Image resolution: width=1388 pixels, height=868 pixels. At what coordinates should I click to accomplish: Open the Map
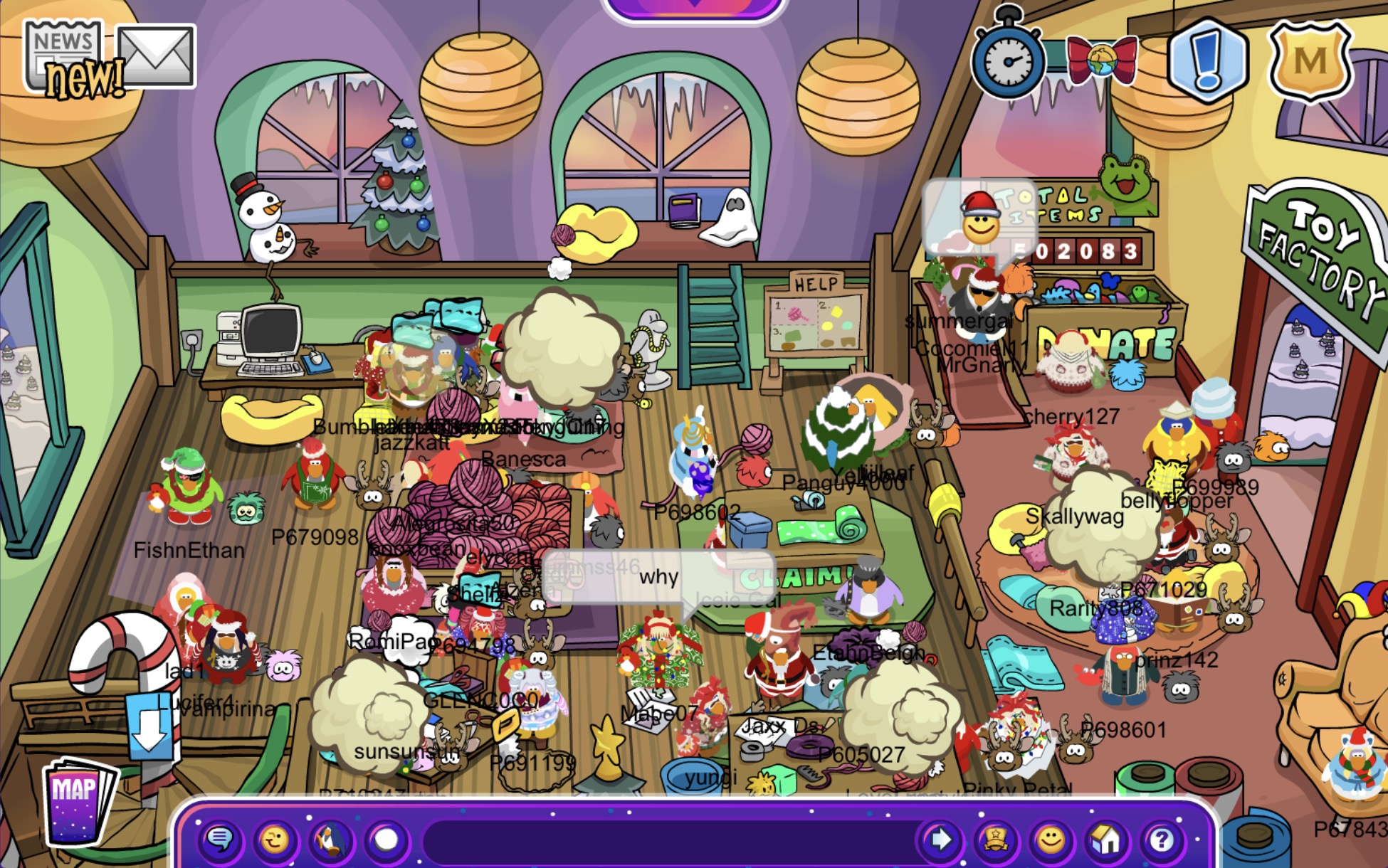tap(77, 801)
